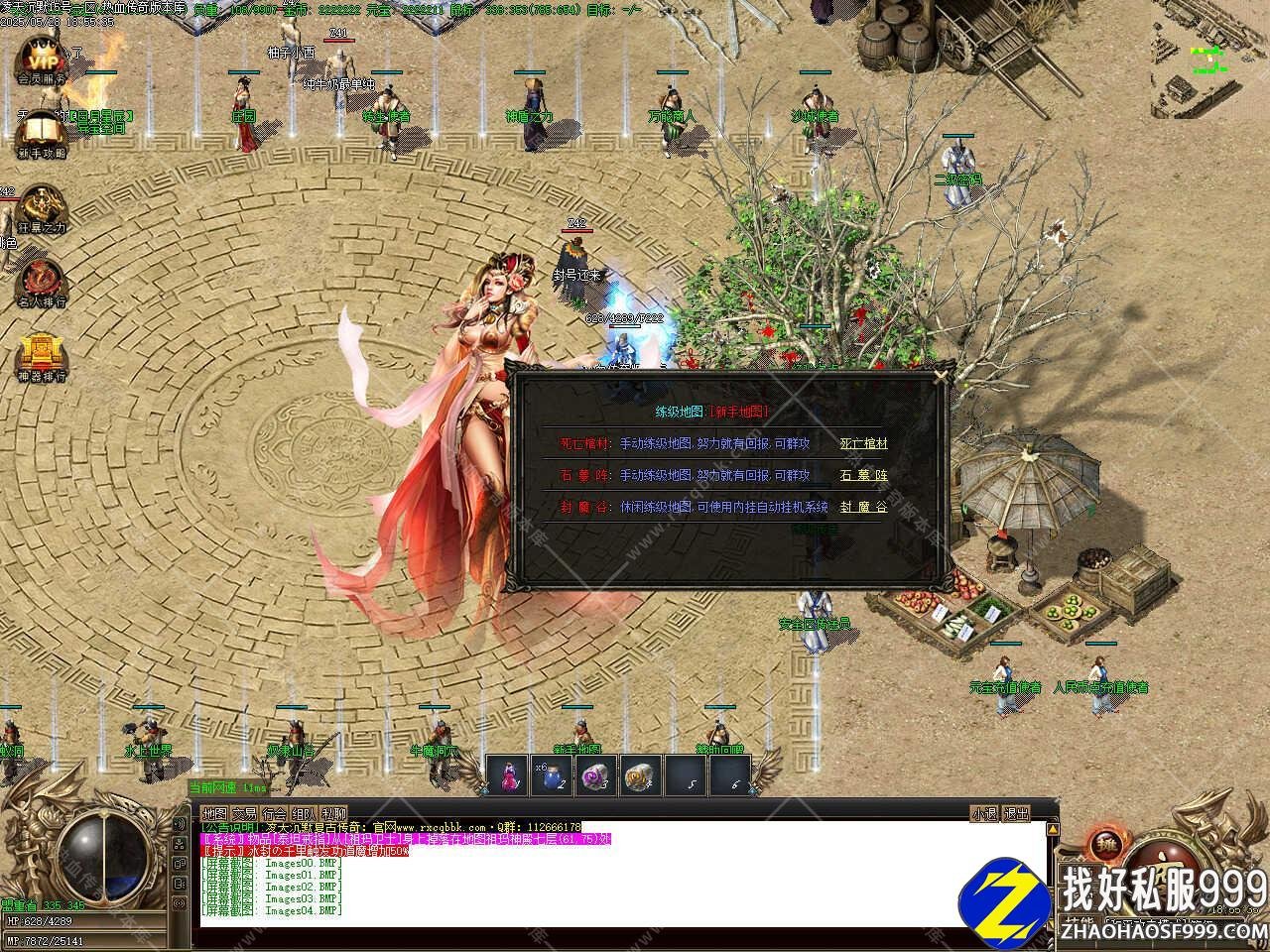
Task: Switch to the 行会 guild tab
Action: coord(274,814)
